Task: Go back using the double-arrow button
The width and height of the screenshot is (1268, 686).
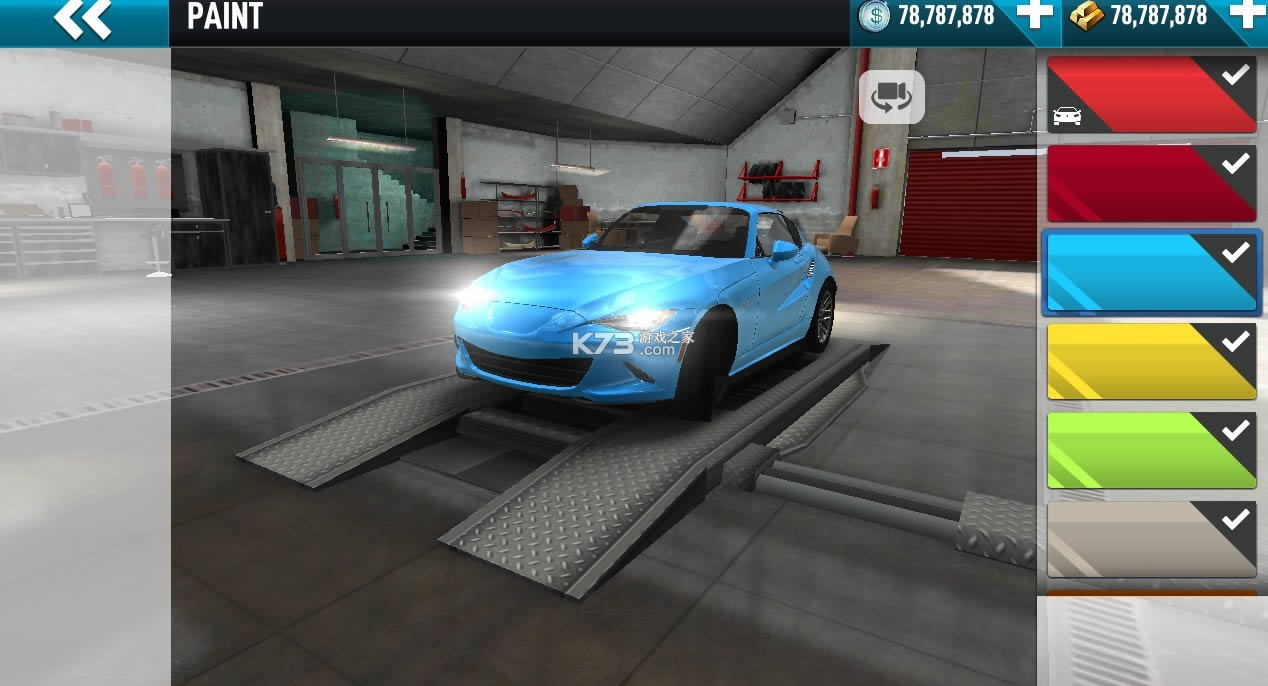Action: tap(82, 20)
